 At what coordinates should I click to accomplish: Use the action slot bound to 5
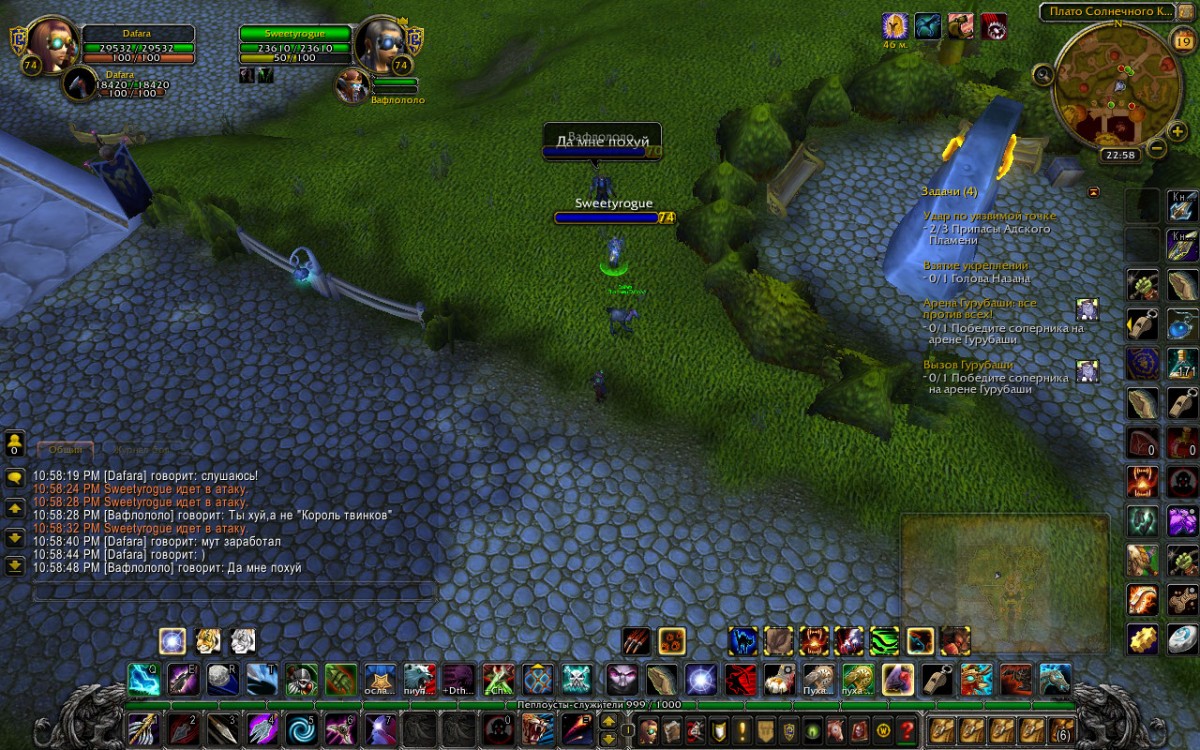(x=301, y=728)
